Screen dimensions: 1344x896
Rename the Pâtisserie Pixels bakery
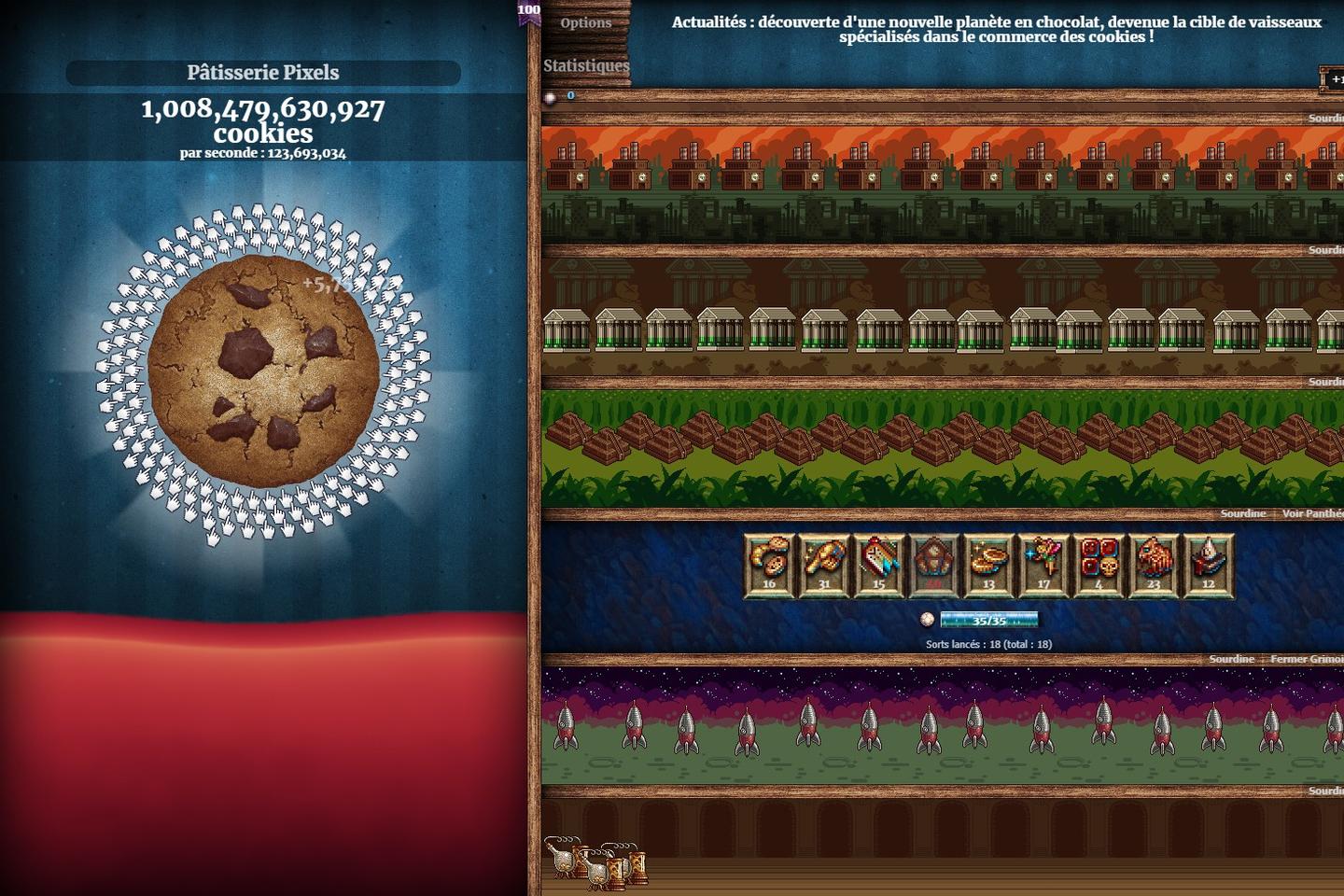click(263, 73)
